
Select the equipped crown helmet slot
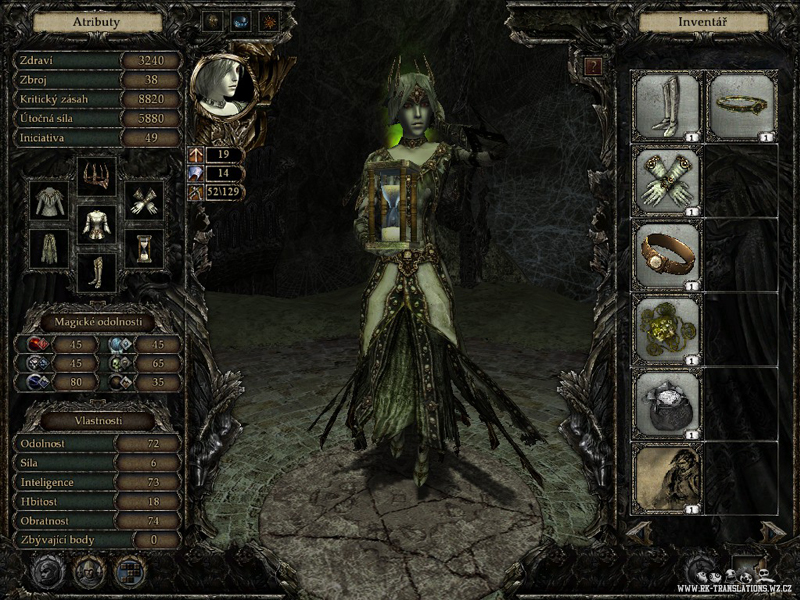pyautogui.click(x=96, y=175)
